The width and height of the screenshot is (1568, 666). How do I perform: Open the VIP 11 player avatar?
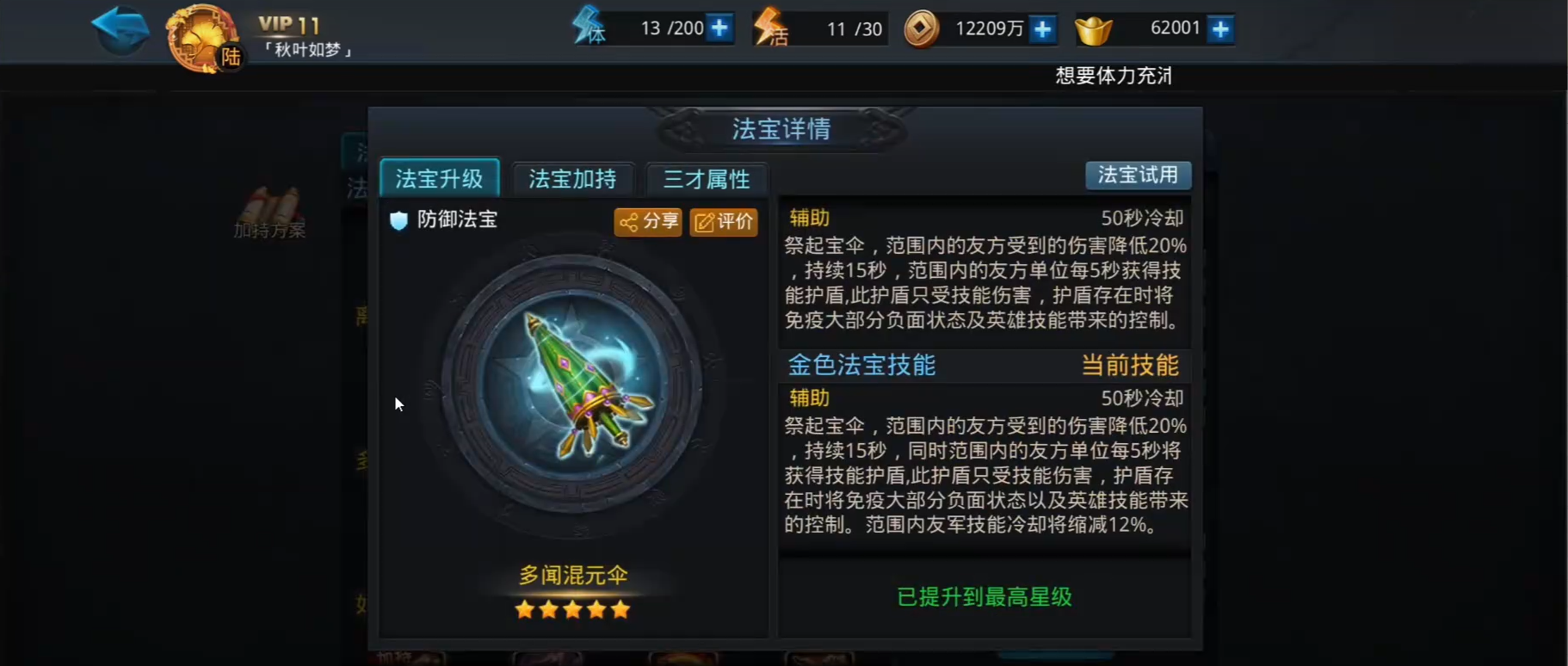coord(201,37)
